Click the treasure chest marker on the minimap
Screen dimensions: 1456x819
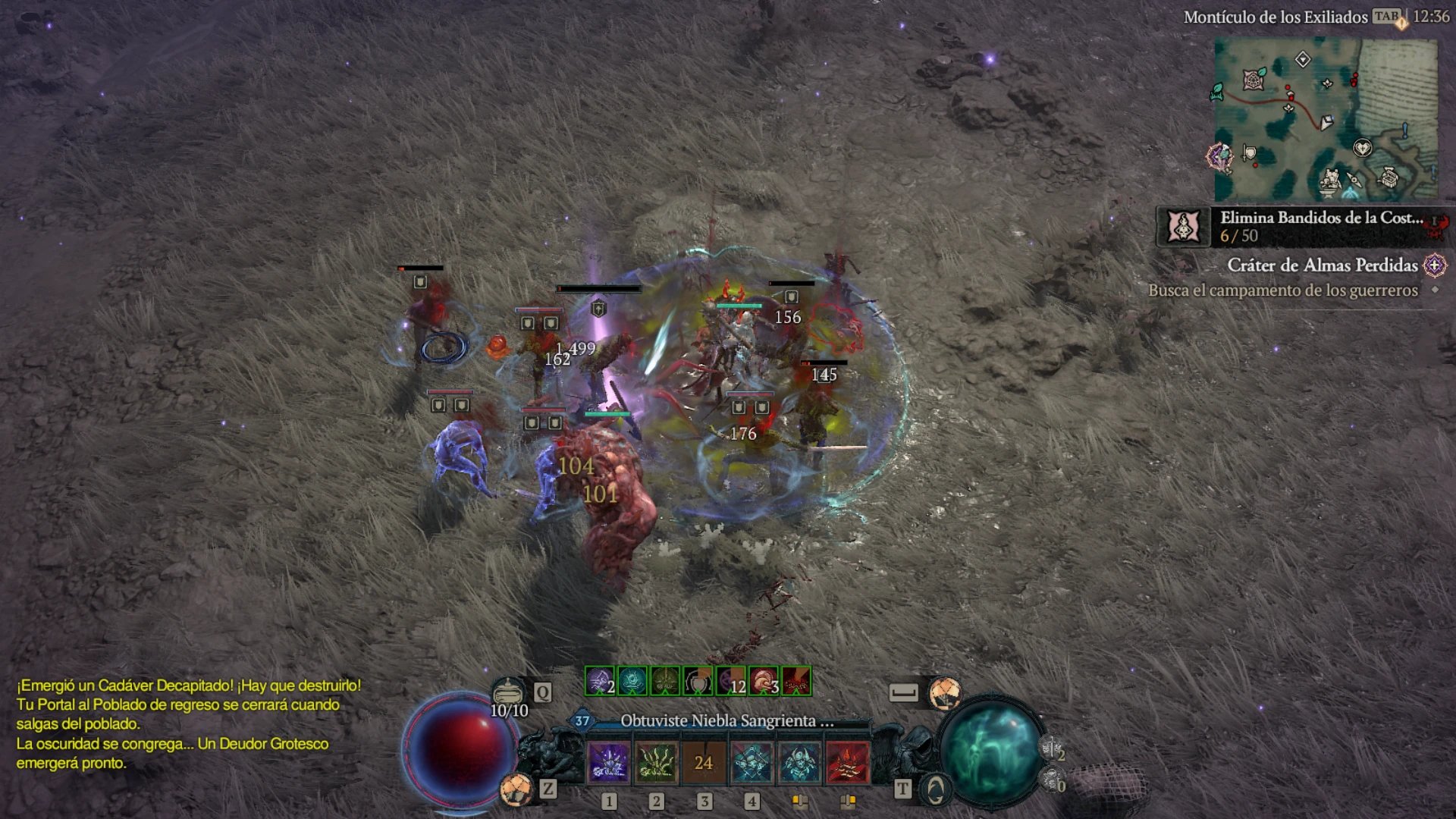(1389, 178)
